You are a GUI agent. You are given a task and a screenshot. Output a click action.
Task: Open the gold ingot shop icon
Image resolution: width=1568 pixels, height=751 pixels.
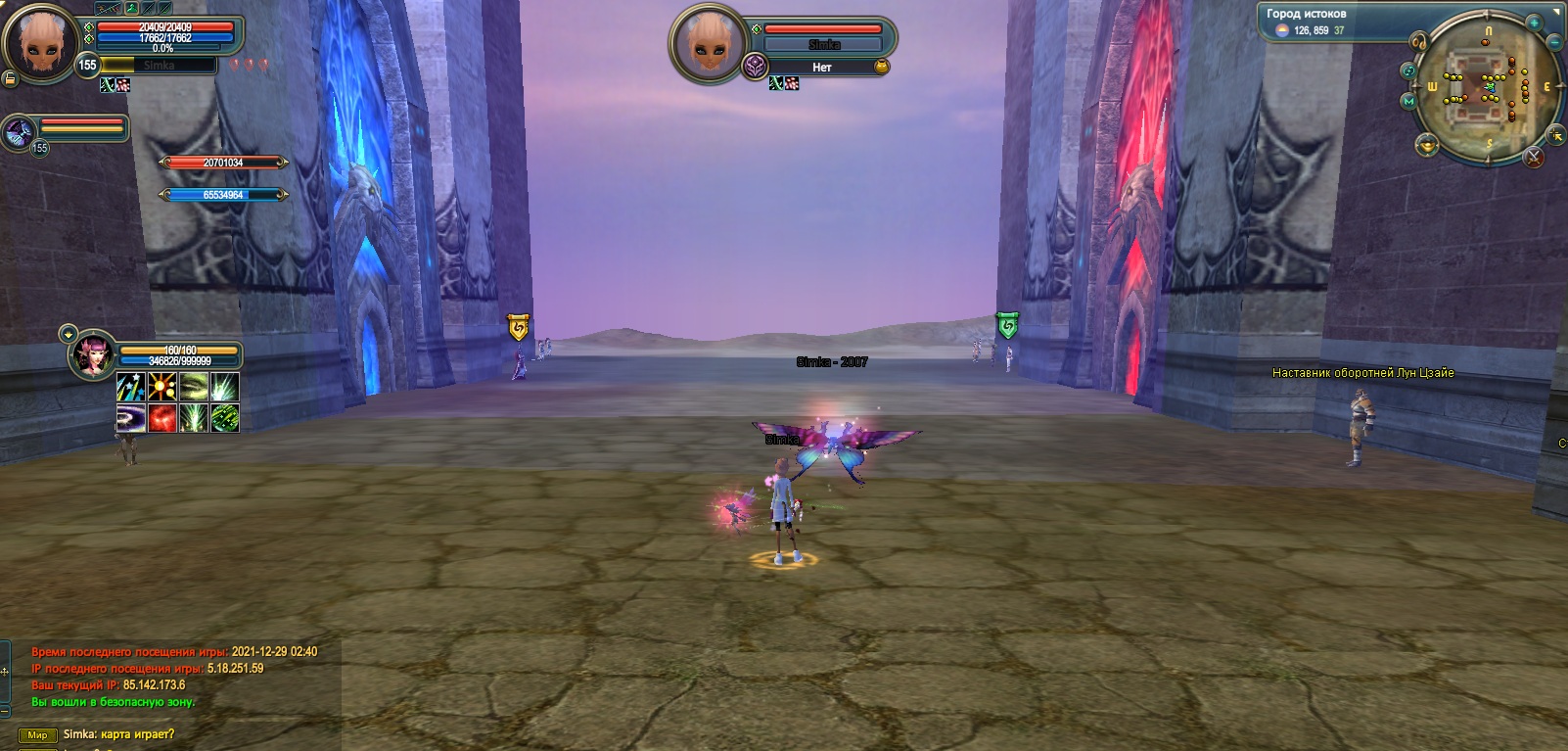pos(1427,147)
